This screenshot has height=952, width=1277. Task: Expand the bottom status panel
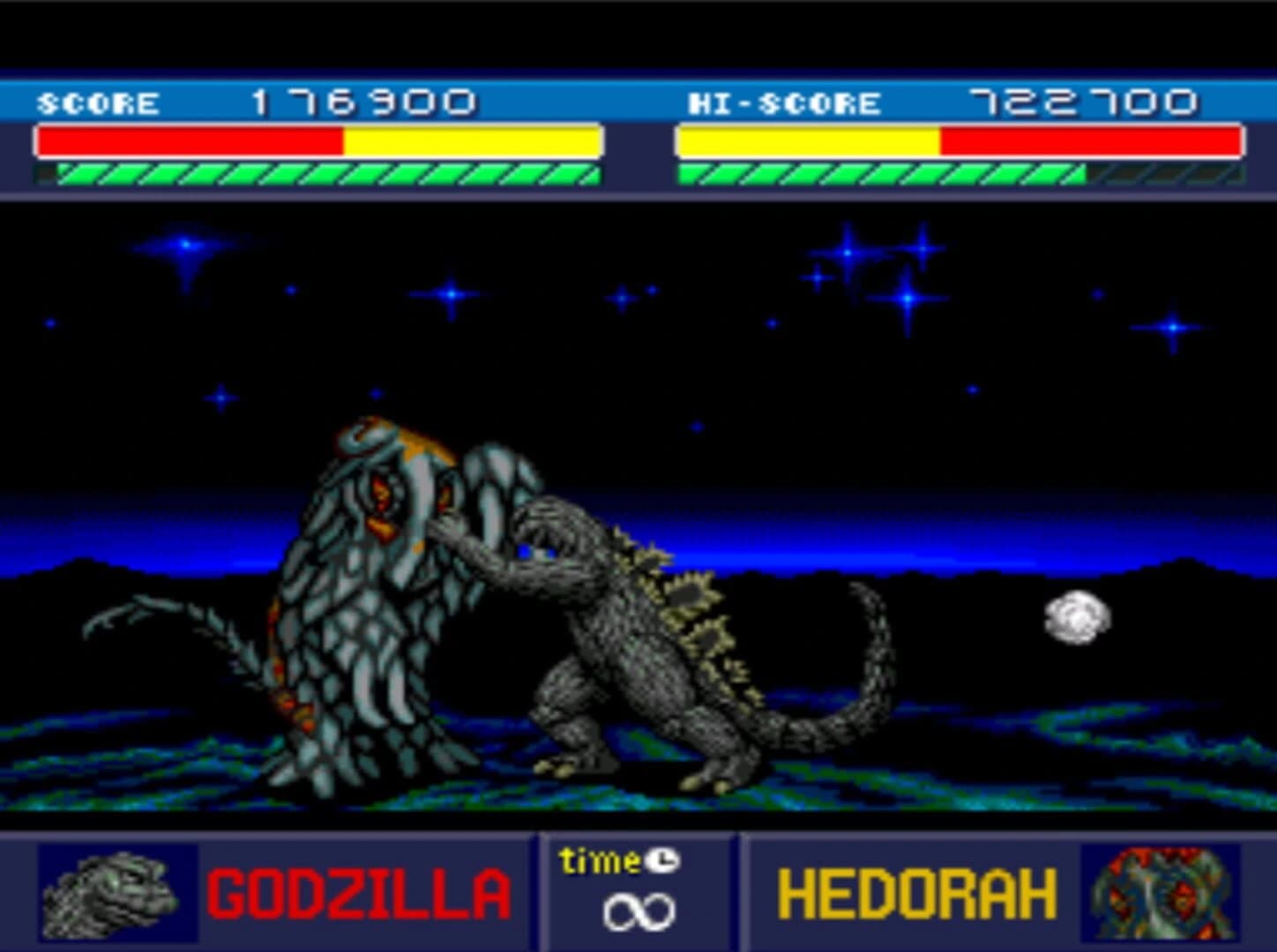pyautogui.click(x=639, y=890)
